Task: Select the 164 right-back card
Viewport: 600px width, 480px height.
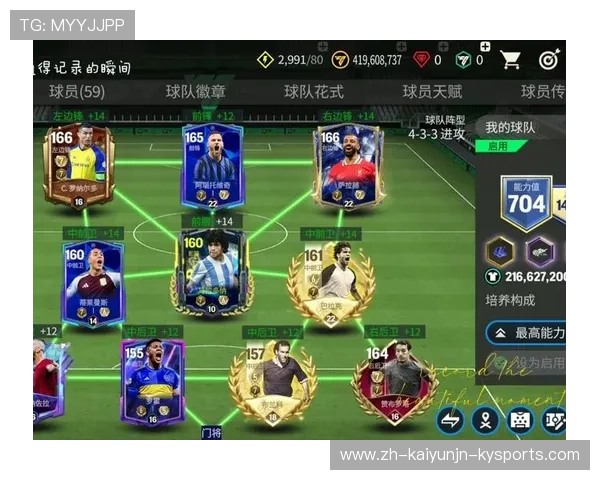Action: click(392, 384)
